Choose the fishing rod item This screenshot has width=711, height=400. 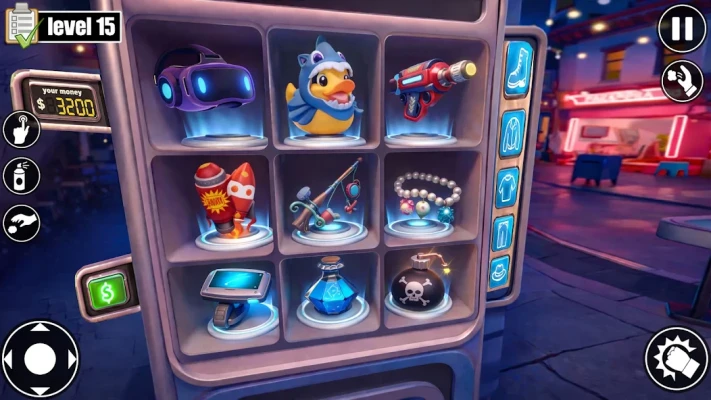[324, 197]
